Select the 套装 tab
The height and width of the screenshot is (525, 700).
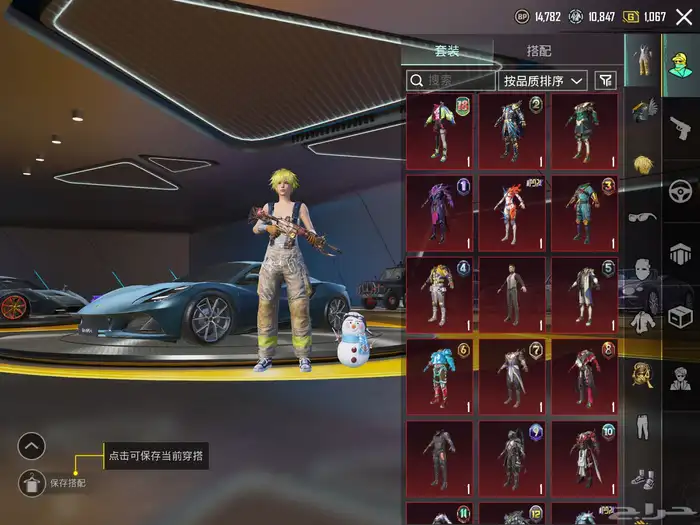coord(447,51)
